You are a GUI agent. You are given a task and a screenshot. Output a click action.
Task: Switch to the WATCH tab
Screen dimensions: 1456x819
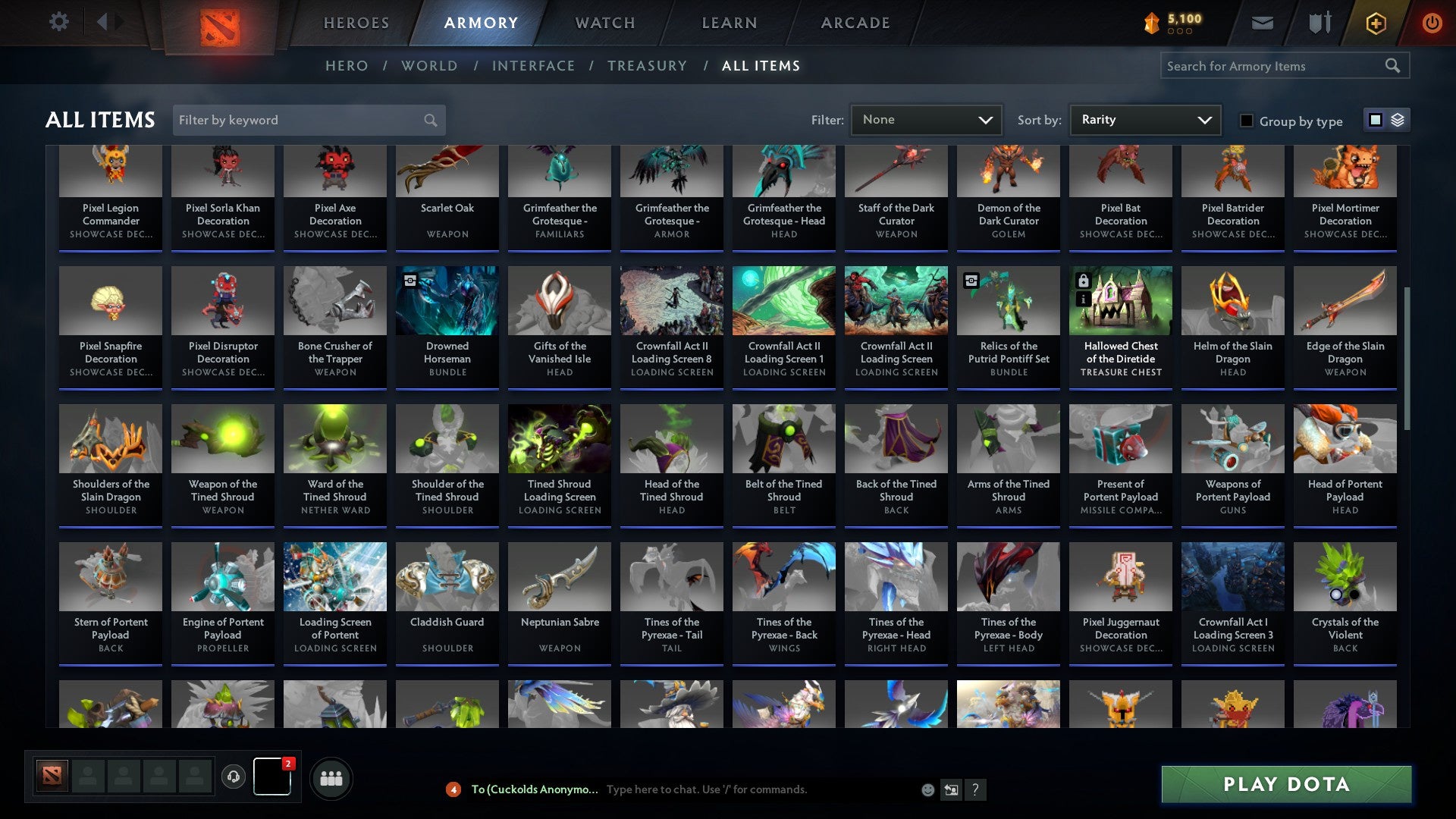(x=604, y=23)
